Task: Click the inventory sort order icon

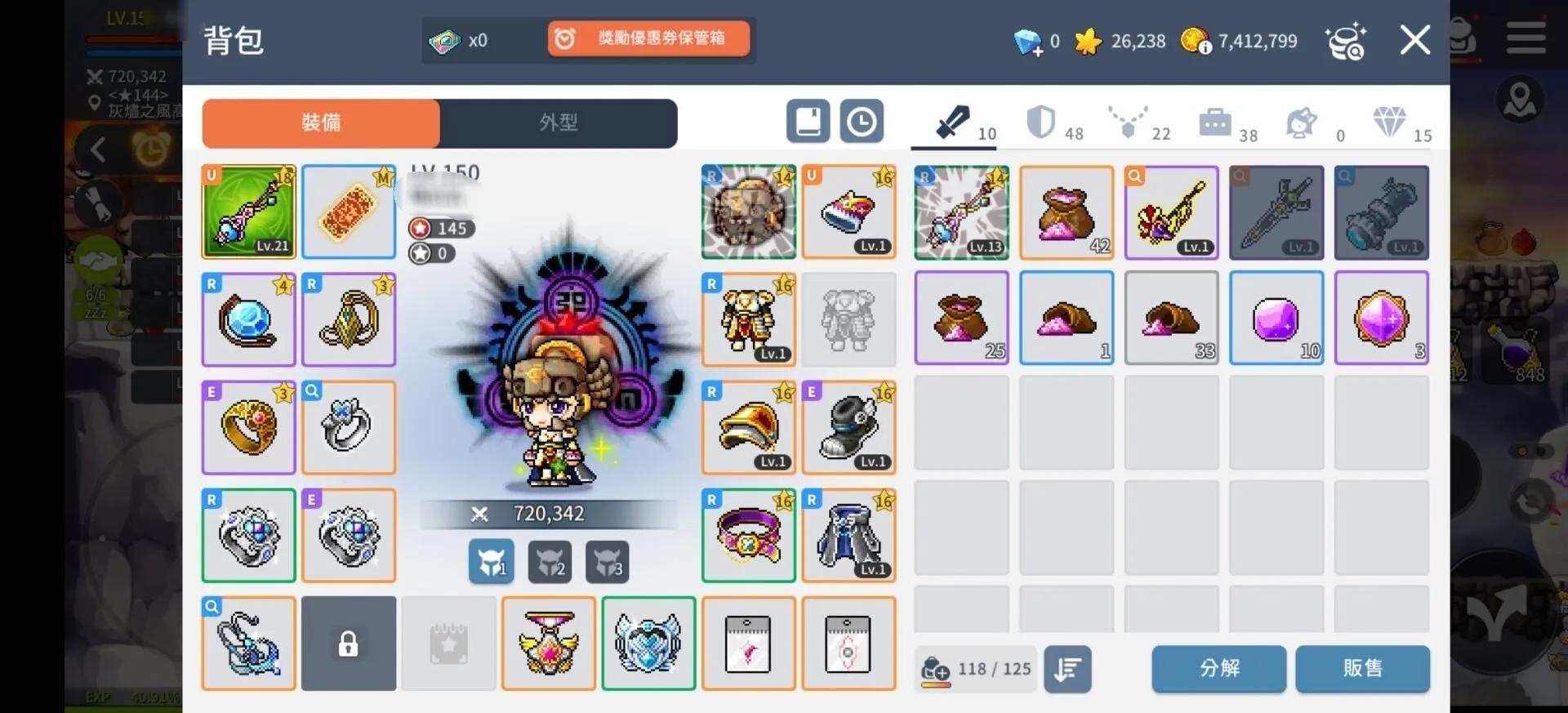Action: pyautogui.click(x=1067, y=669)
